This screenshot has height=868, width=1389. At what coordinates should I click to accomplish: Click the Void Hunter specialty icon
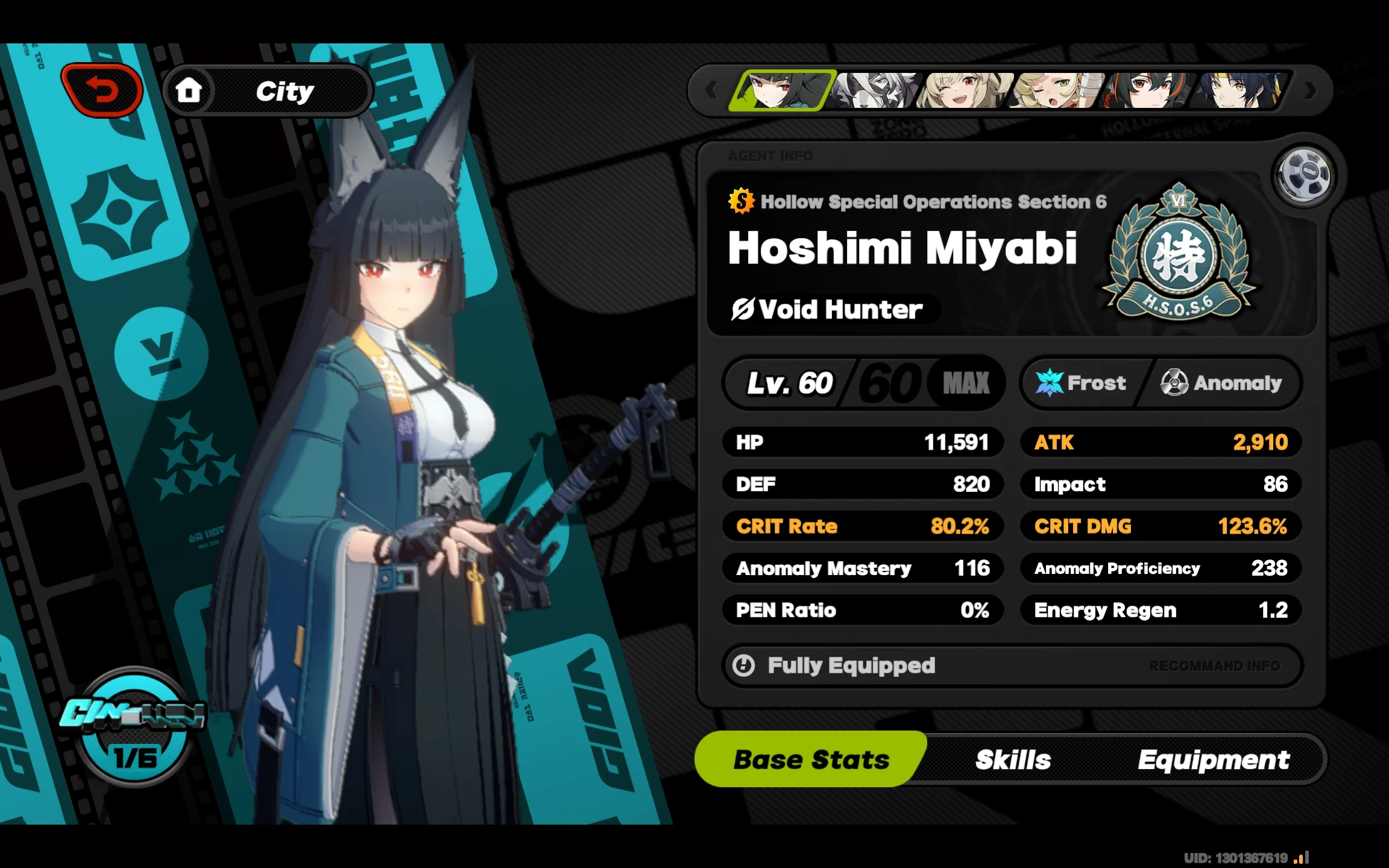click(x=742, y=309)
